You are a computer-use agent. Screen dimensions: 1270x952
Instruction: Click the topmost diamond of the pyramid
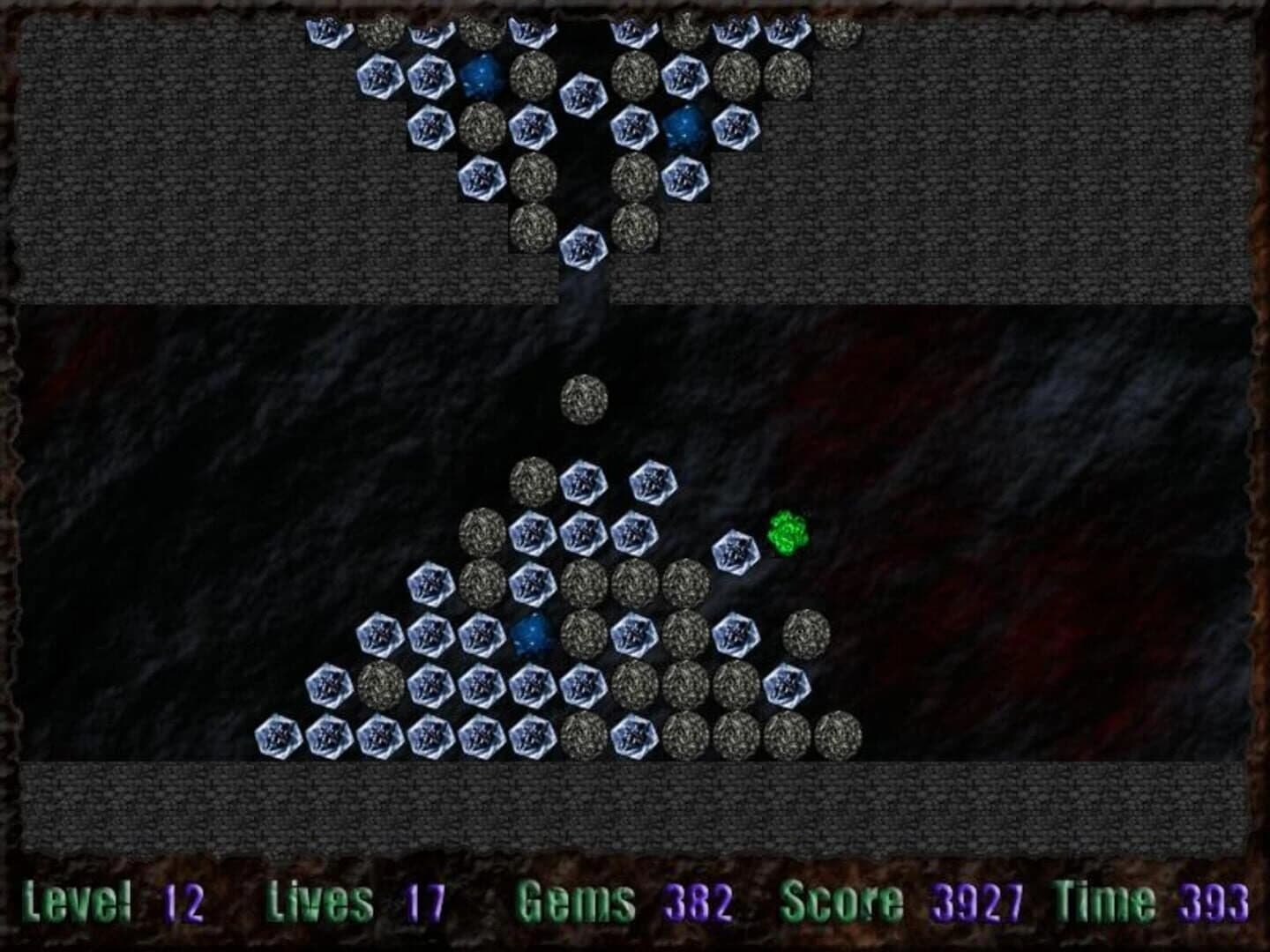pos(583,480)
